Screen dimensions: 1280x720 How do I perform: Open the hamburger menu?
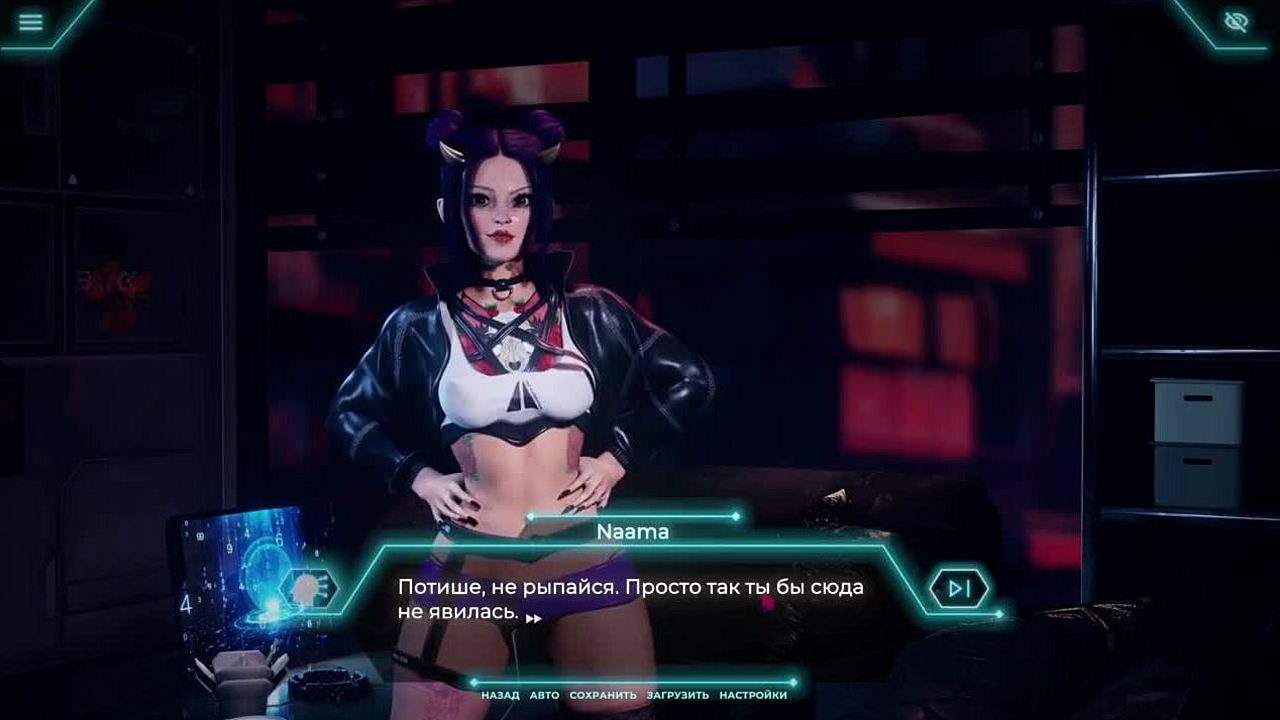[x=31, y=22]
